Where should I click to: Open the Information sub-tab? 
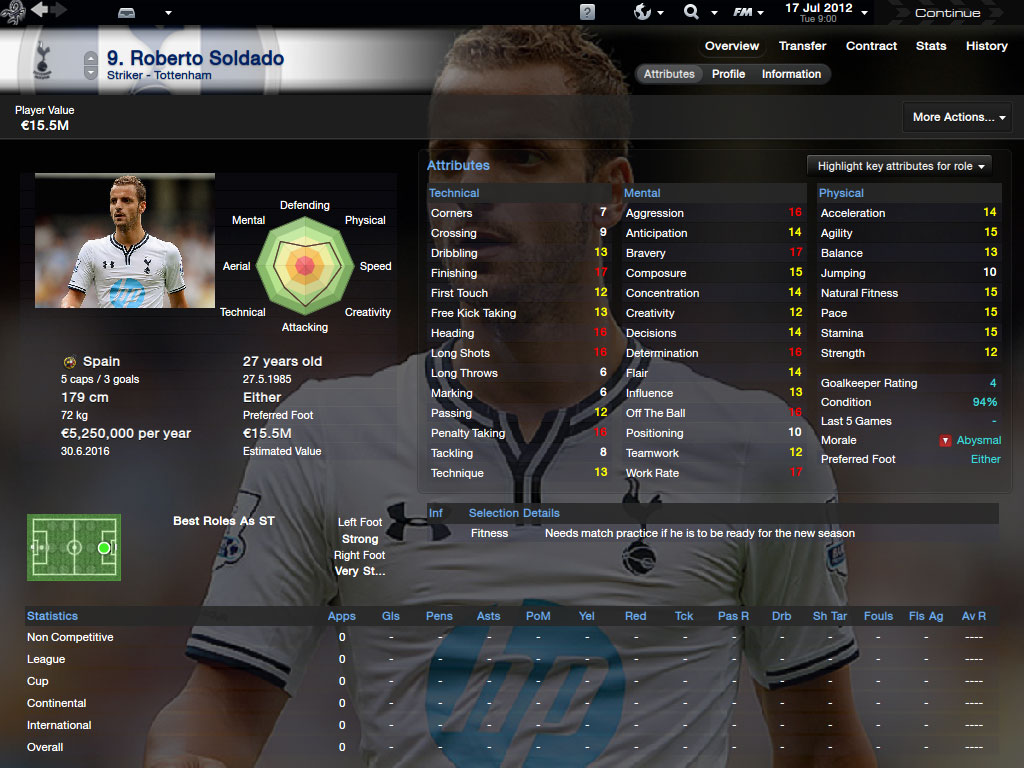[x=791, y=74]
